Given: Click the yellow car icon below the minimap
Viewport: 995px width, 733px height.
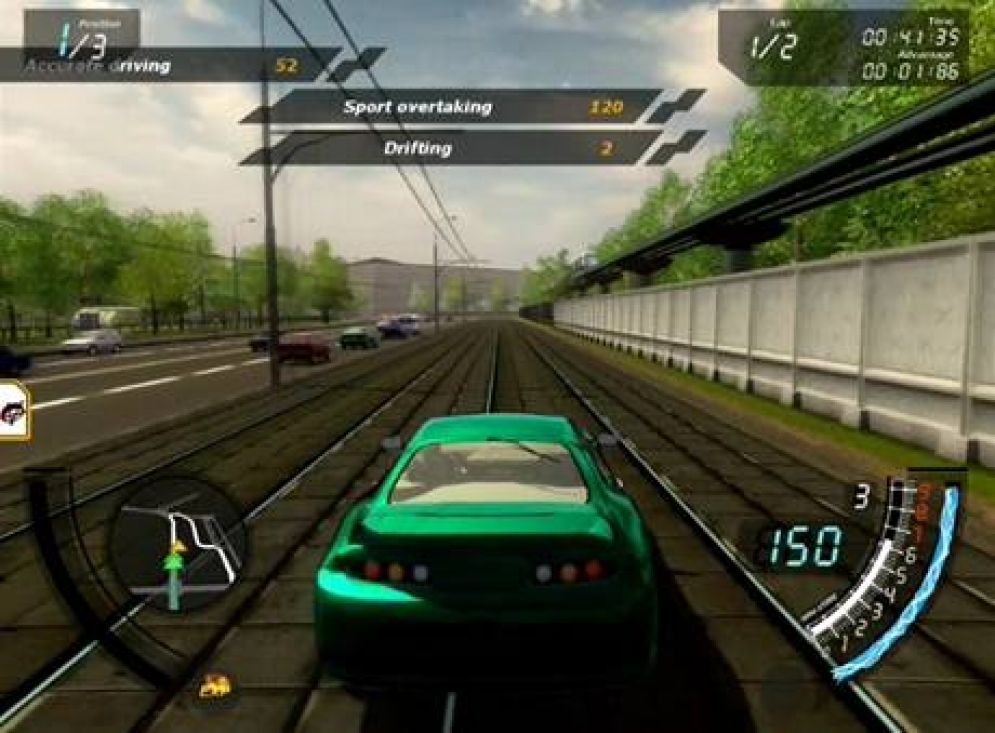Looking at the screenshot, I should (215, 686).
